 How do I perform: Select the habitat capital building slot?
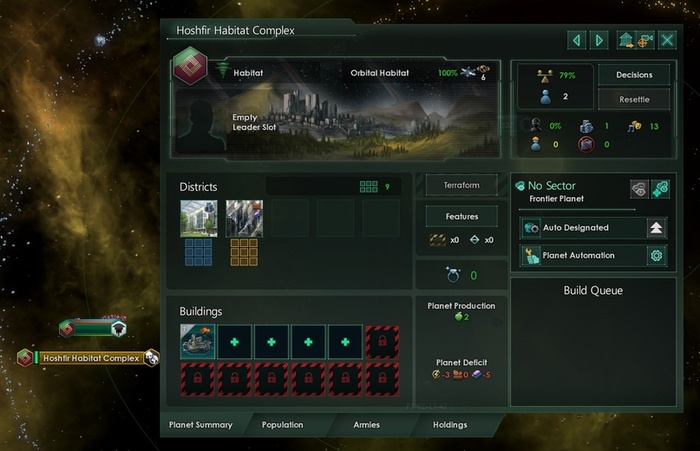pyautogui.click(x=197, y=341)
